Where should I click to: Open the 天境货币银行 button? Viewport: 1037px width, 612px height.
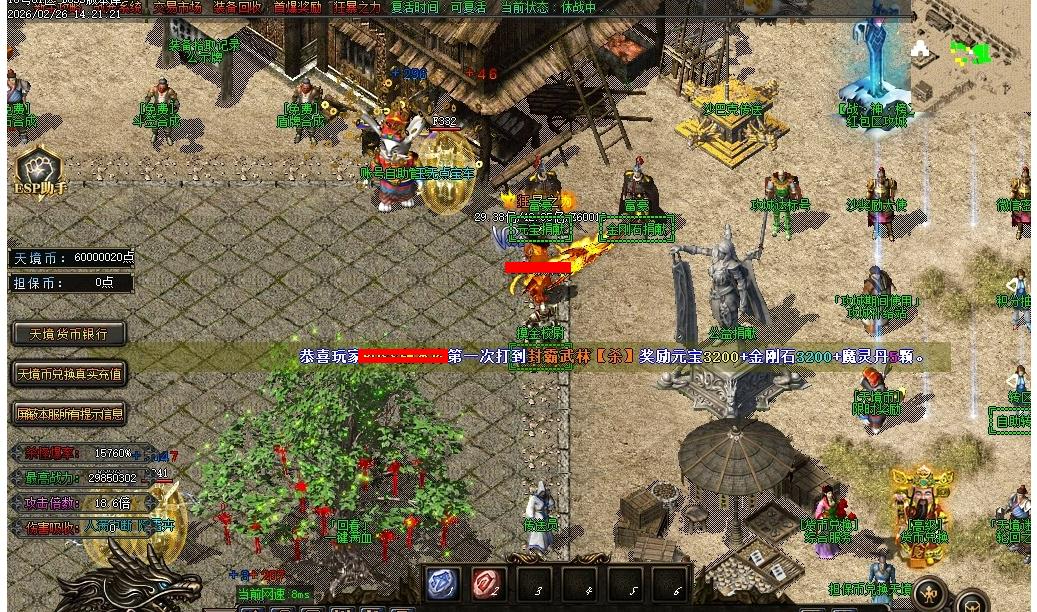(69, 334)
